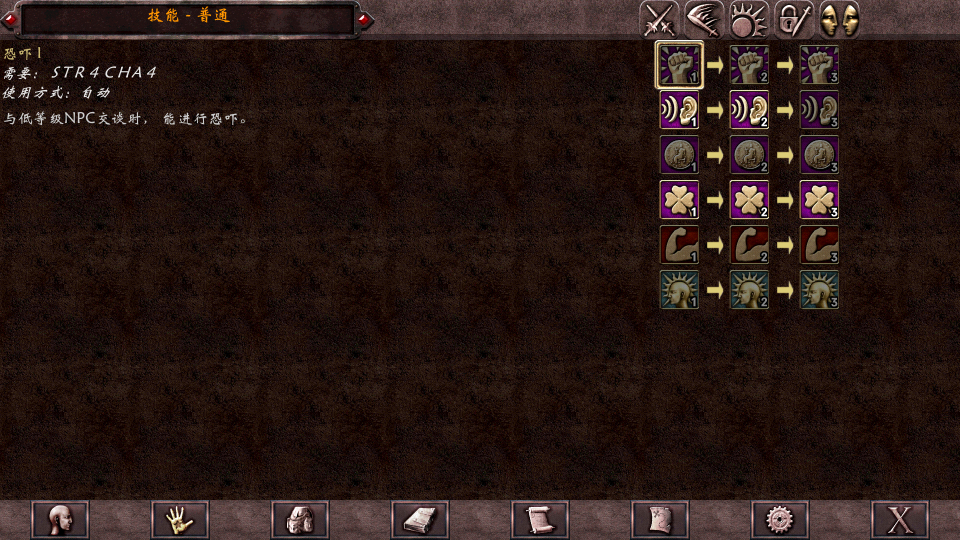Open the gear settings menu
The image size is (960, 540).
pos(780,520)
